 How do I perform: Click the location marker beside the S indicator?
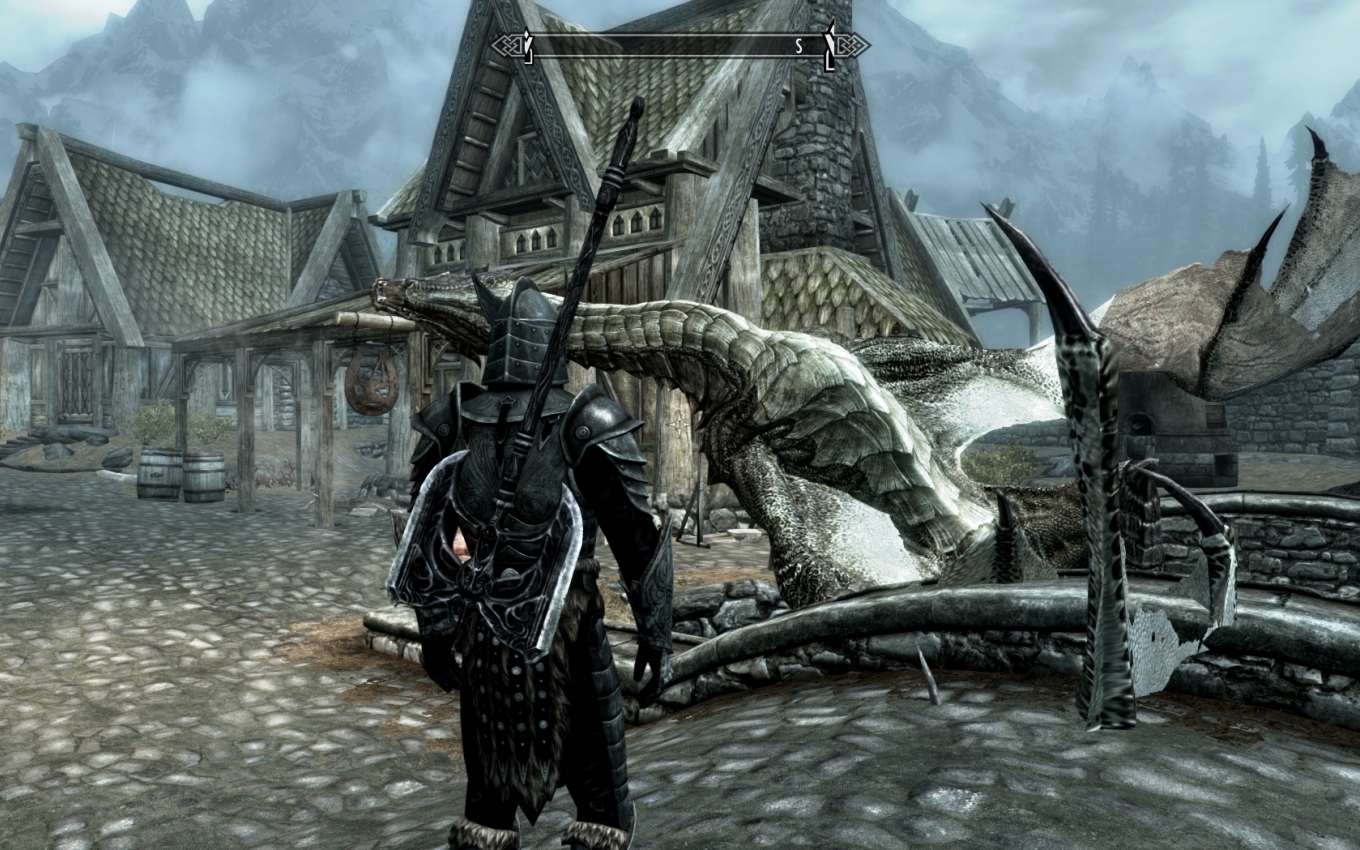pyautogui.click(x=828, y=48)
